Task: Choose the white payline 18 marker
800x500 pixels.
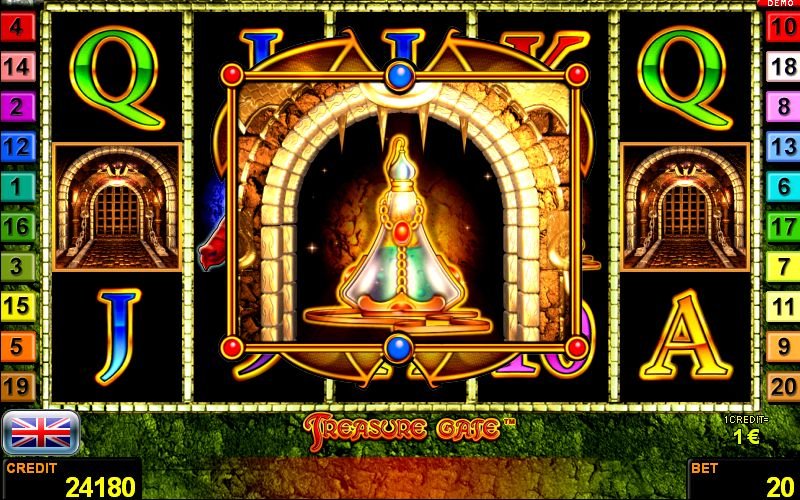Action: pos(782,68)
